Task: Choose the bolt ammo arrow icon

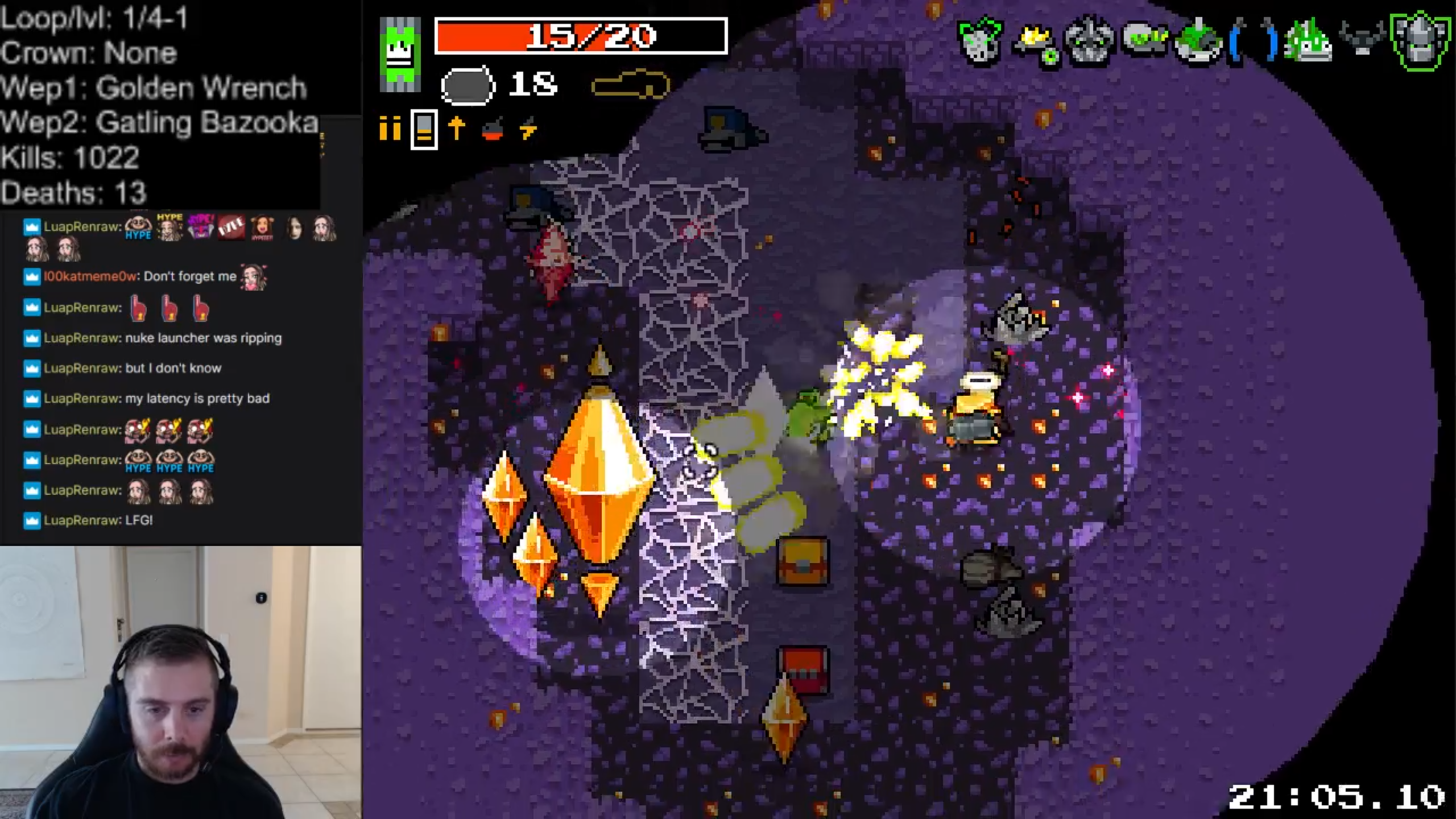Action: [x=457, y=129]
